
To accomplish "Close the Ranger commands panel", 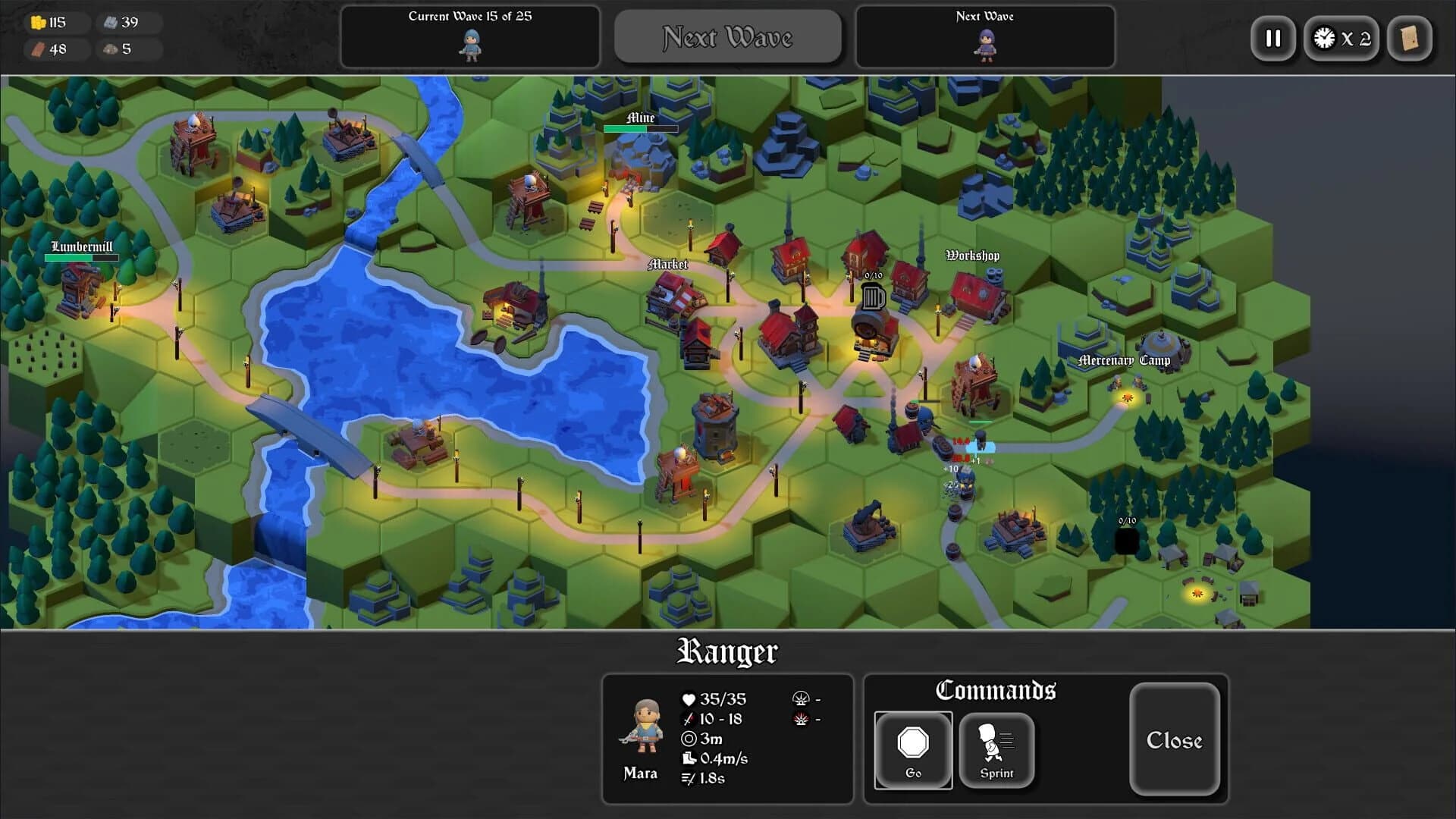I will click(x=1175, y=740).
